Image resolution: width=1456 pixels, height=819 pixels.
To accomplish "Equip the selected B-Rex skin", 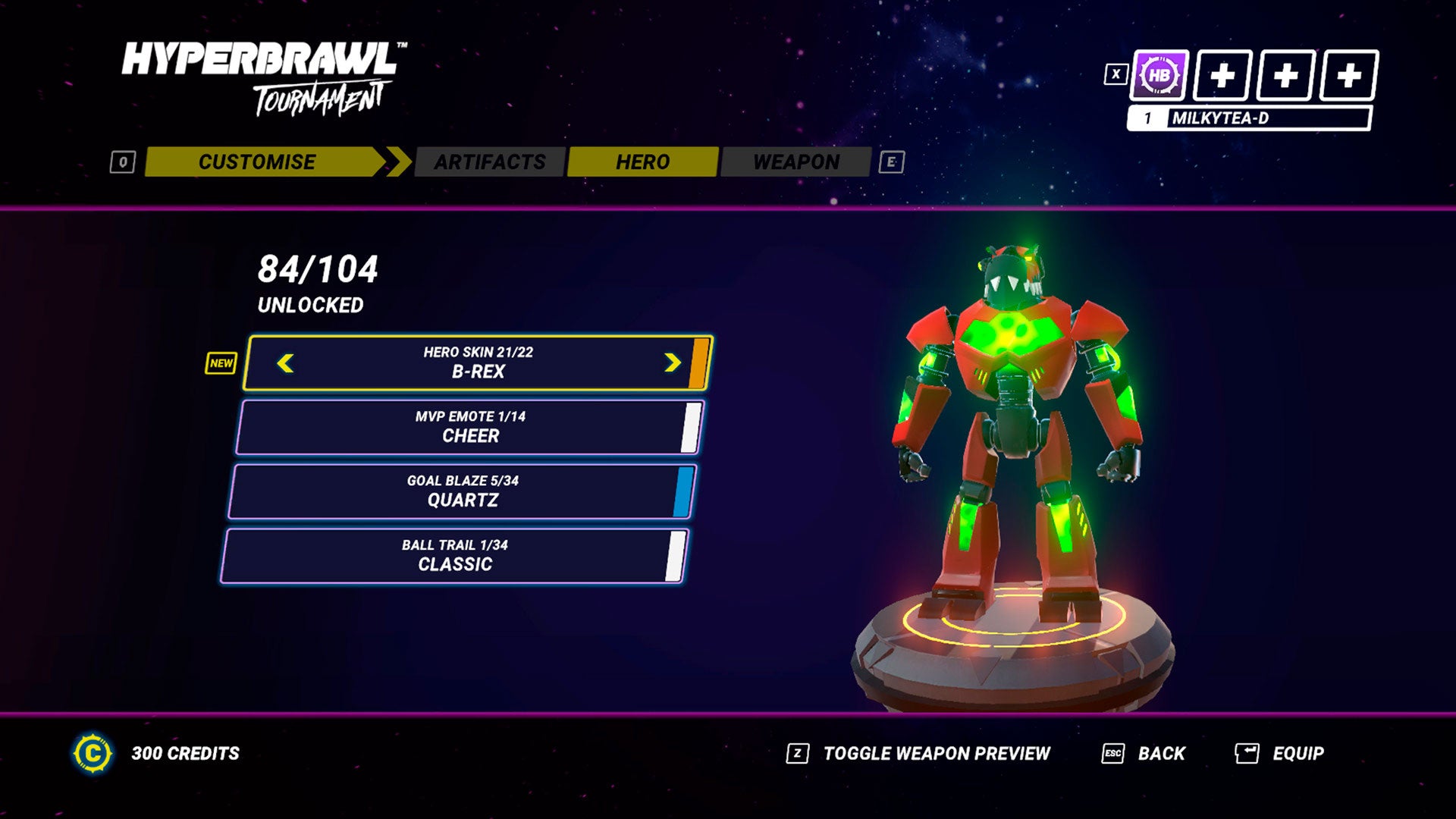I will (x=1297, y=753).
